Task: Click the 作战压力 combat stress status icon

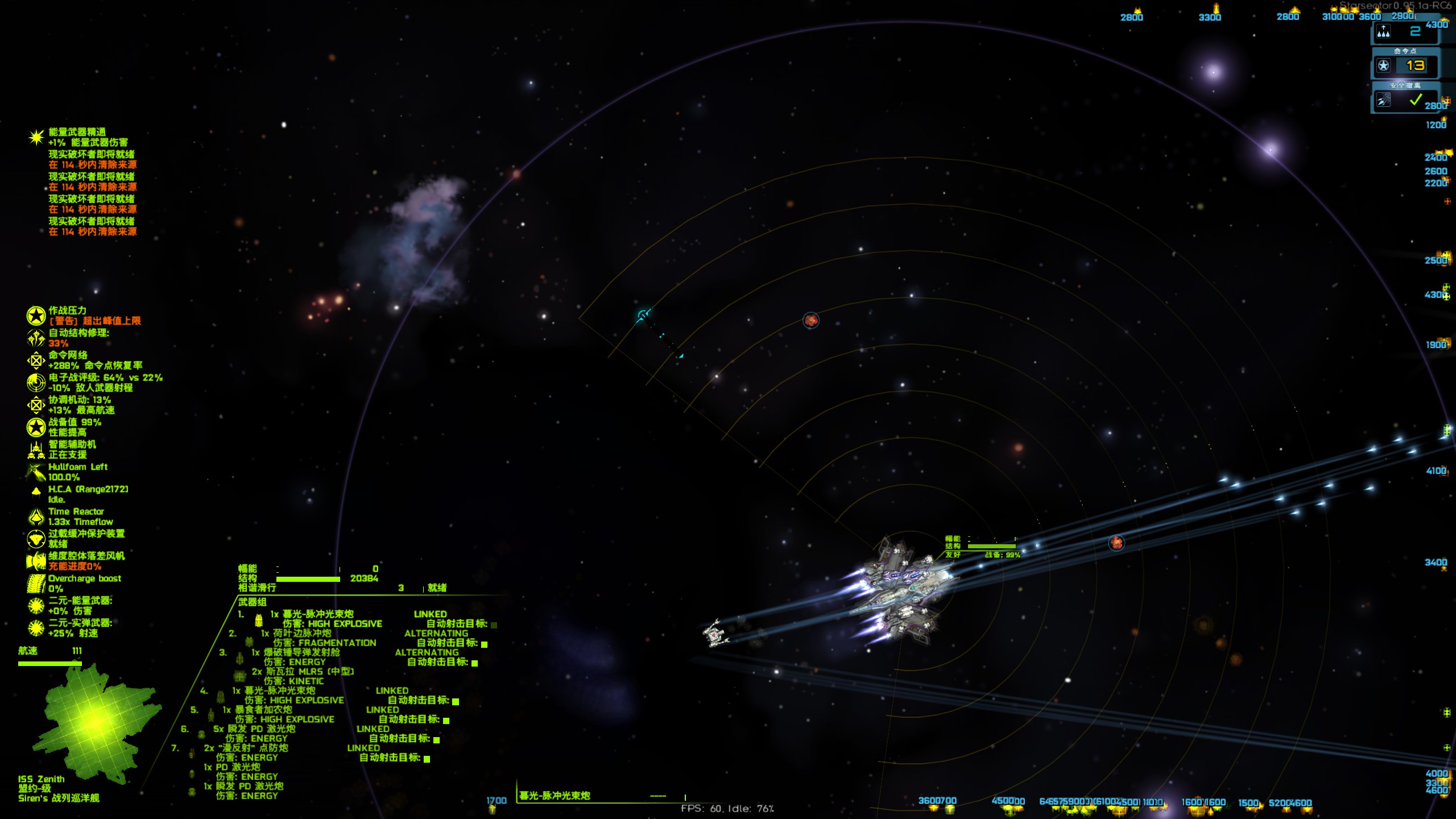Action: (x=36, y=316)
